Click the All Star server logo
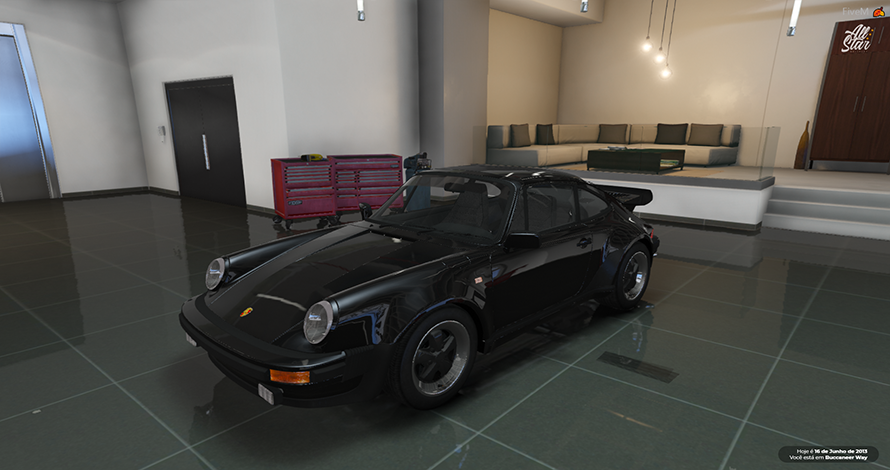This screenshot has height=470, width=890. (x=857, y=40)
